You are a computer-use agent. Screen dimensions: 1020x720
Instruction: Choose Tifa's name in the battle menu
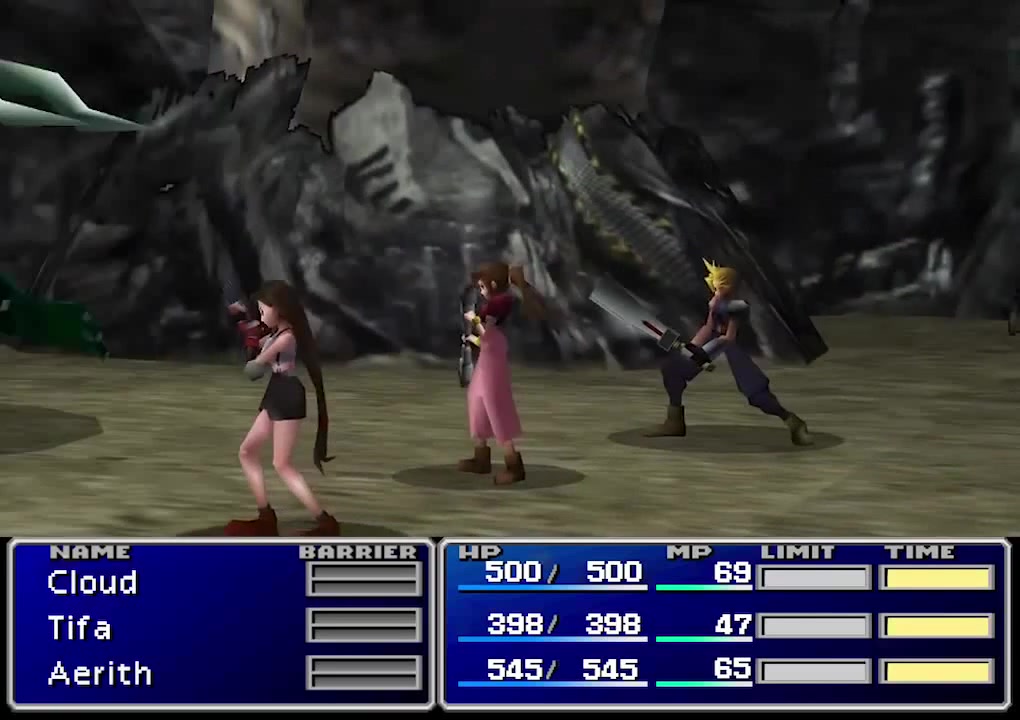tap(79, 628)
